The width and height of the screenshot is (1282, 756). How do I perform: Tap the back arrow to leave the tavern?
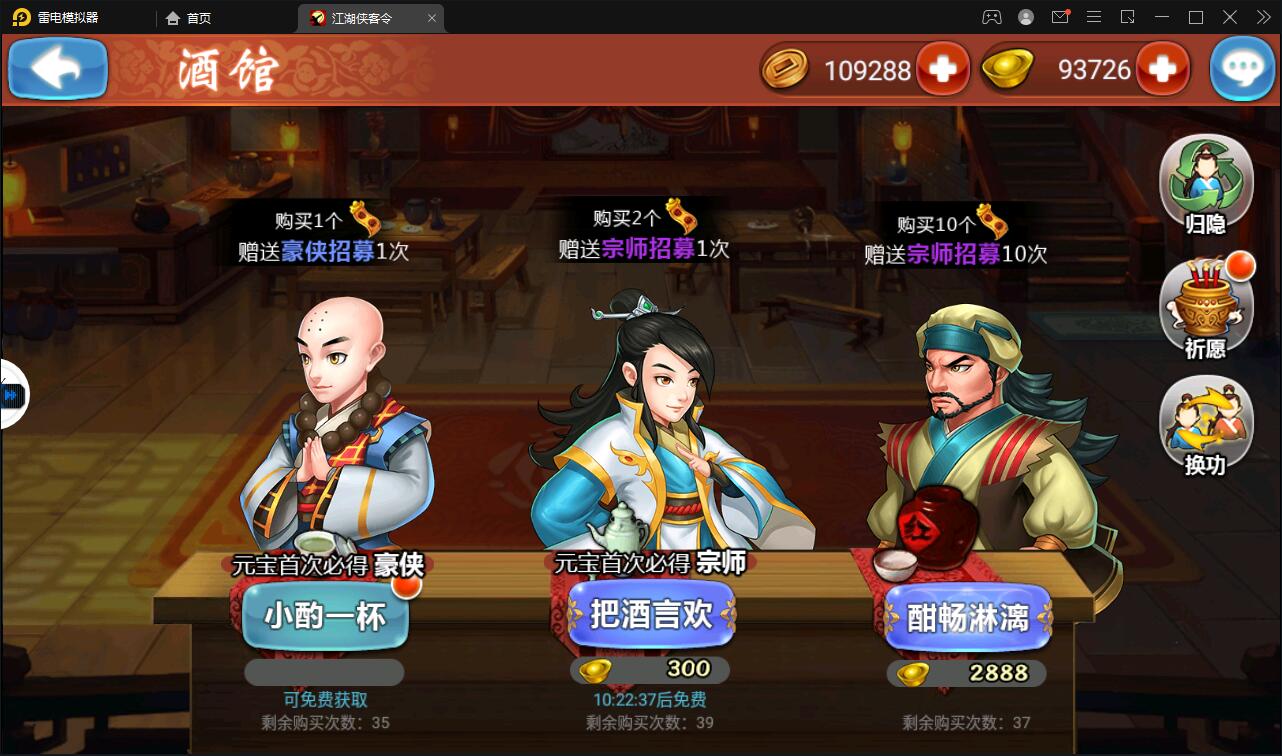click(x=57, y=69)
